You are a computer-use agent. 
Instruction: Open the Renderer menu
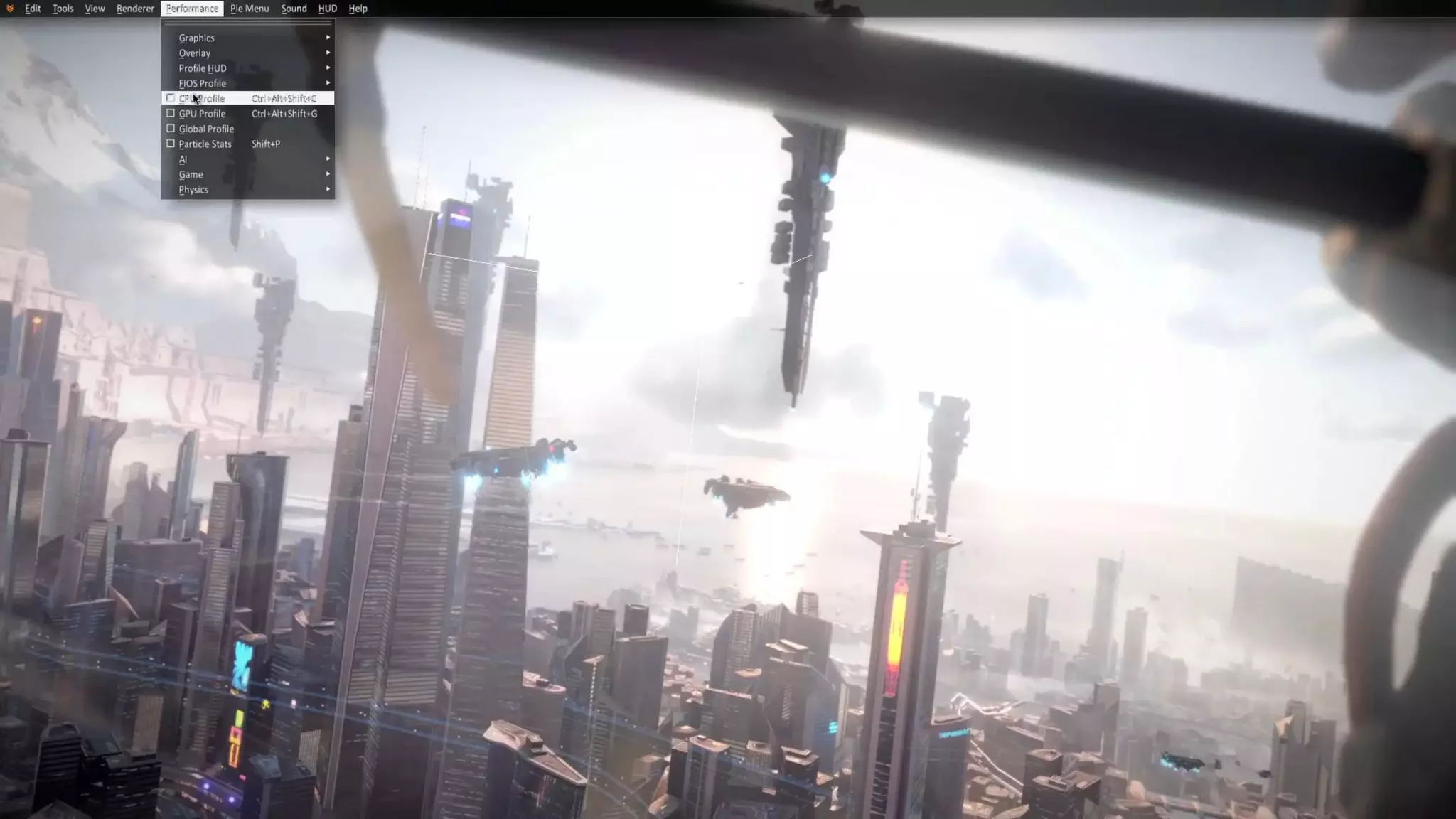pyautogui.click(x=135, y=9)
